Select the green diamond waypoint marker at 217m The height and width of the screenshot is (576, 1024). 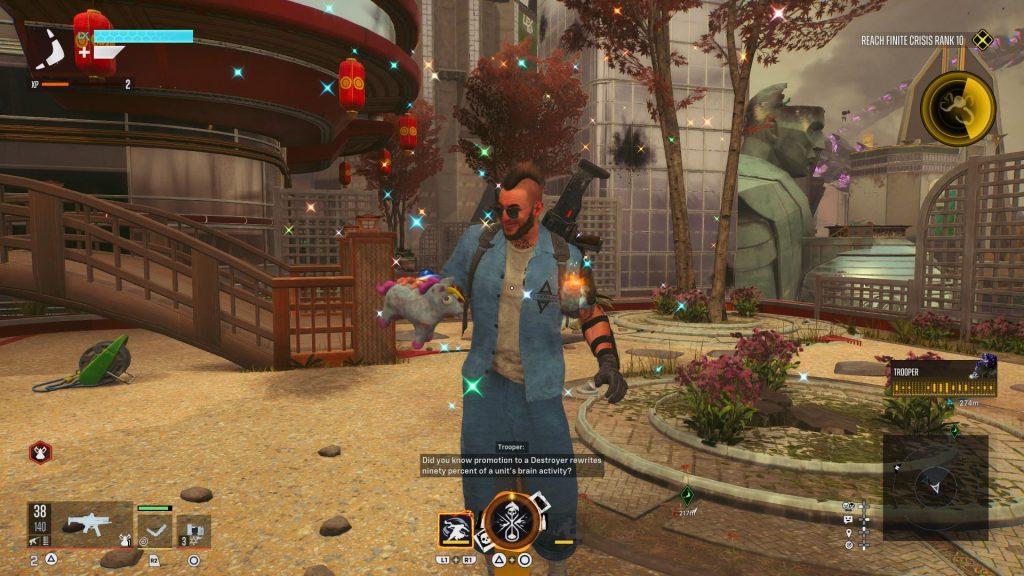(x=687, y=494)
